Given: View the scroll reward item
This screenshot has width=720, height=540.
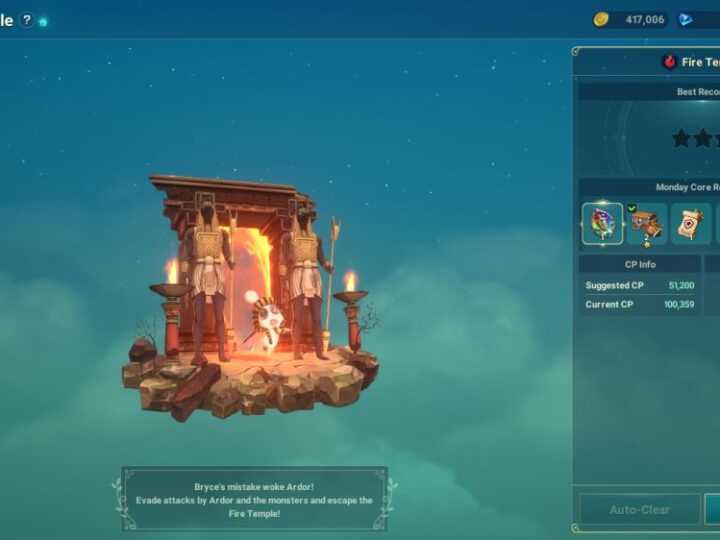Looking at the screenshot, I should (x=691, y=224).
